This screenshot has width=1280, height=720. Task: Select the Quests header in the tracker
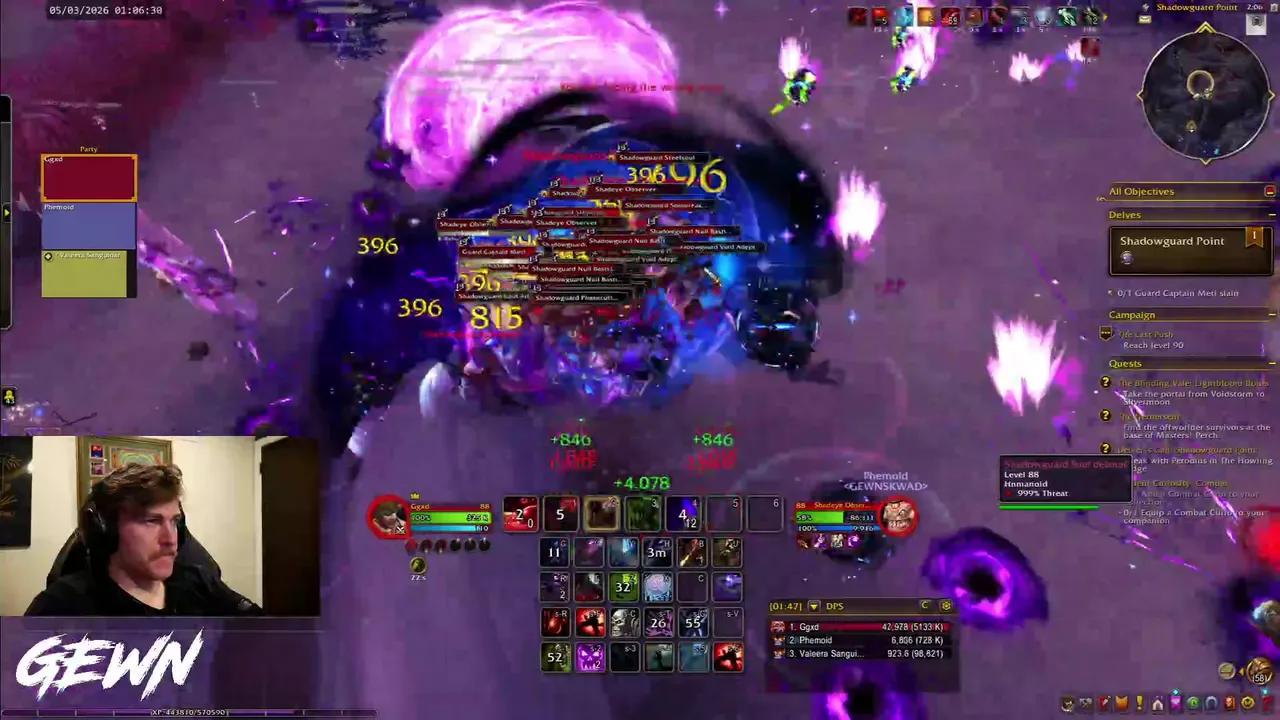[x=1124, y=363]
